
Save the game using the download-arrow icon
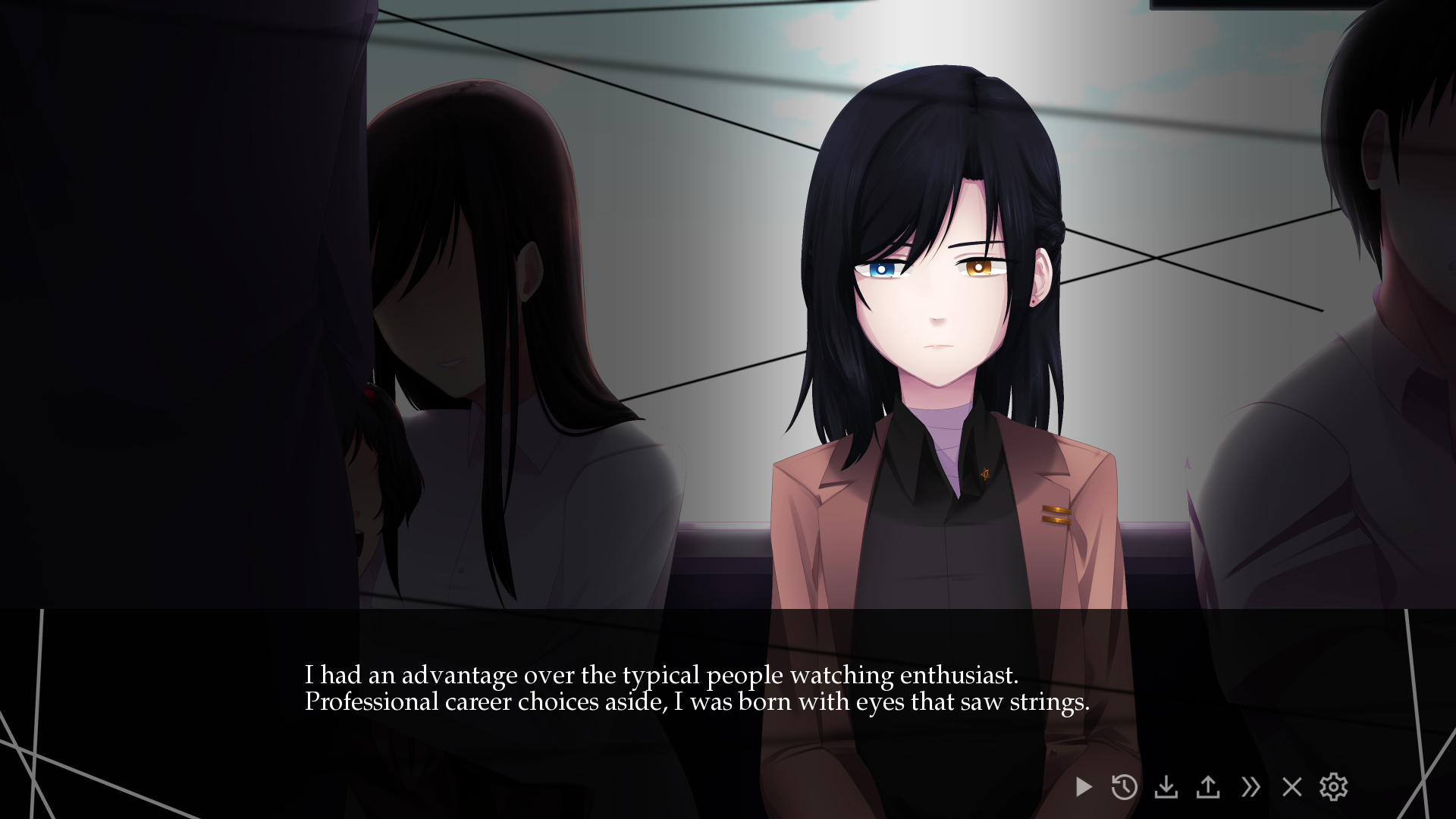pyautogui.click(x=1166, y=787)
